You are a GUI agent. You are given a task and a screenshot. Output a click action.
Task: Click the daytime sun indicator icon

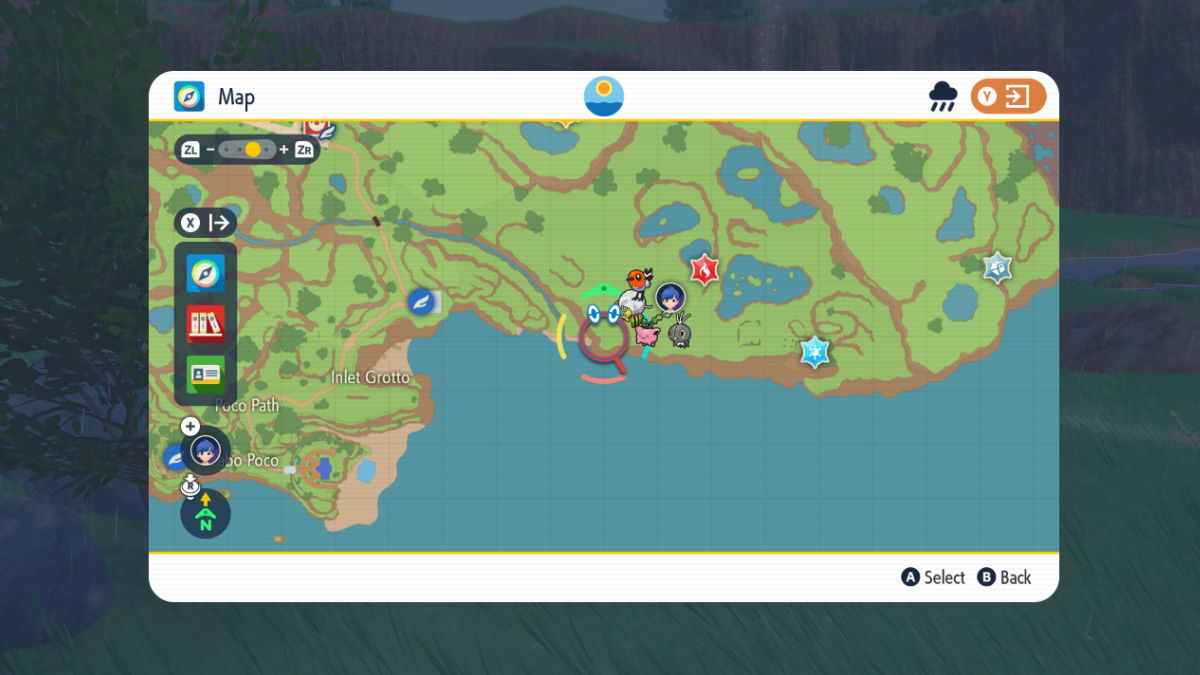point(604,96)
